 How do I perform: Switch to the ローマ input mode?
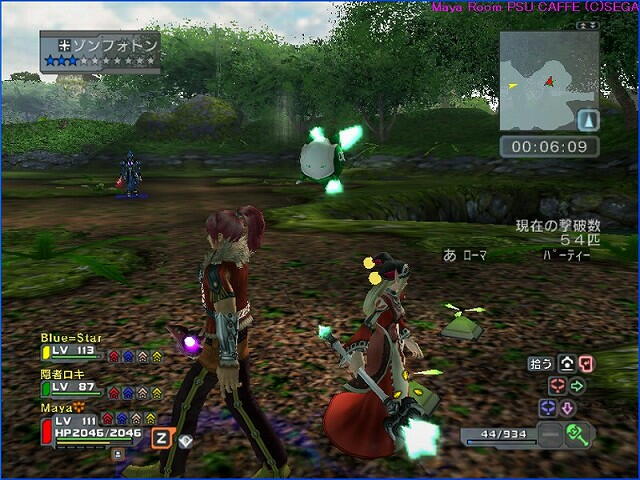tap(473, 256)
